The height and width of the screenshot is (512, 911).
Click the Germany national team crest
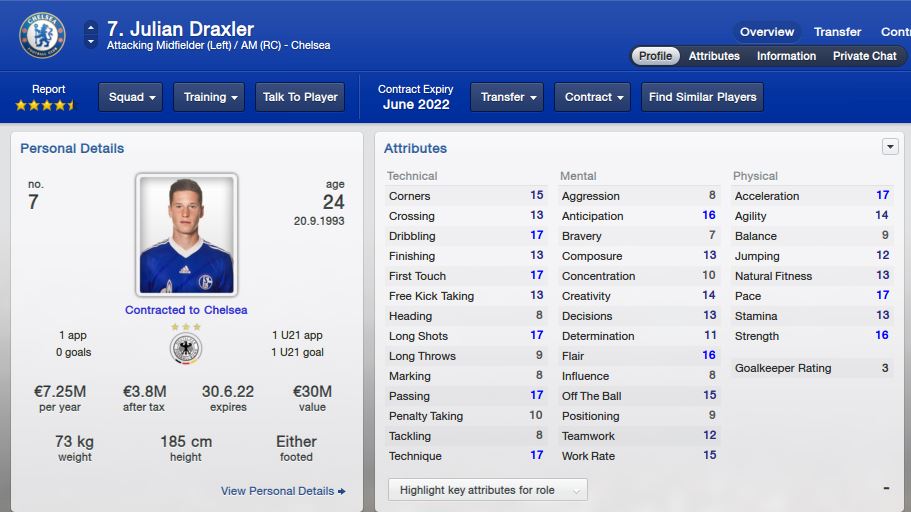[x=186, y=348]
